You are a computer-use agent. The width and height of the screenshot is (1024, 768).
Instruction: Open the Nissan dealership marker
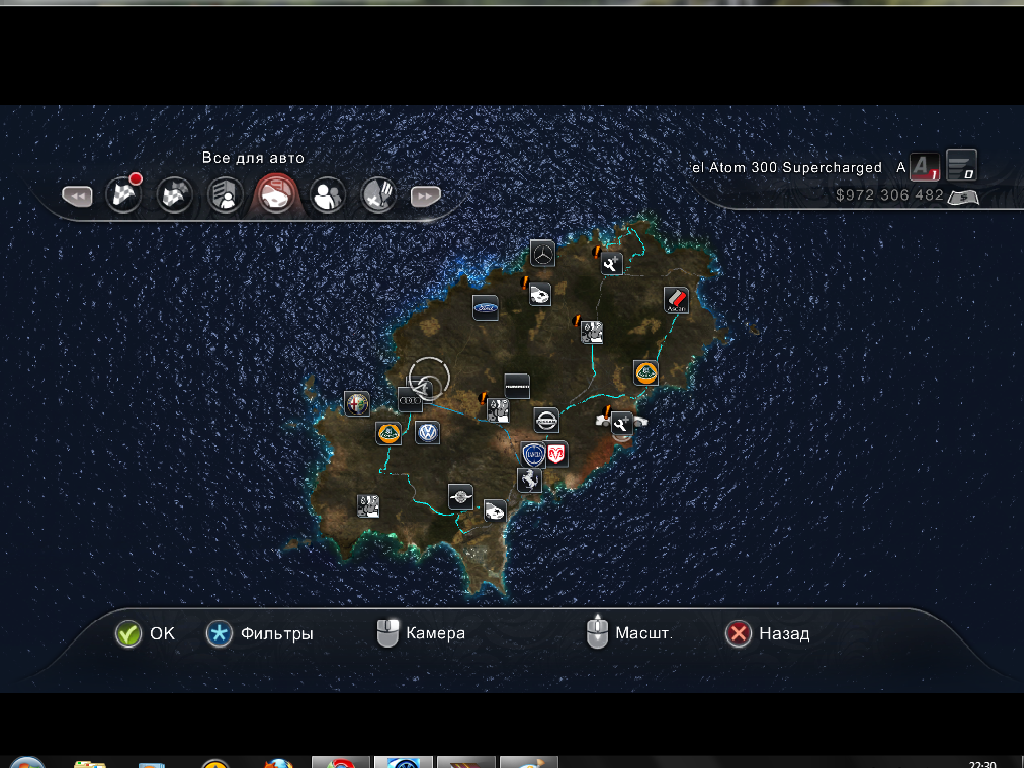click(x=546, y=420)
